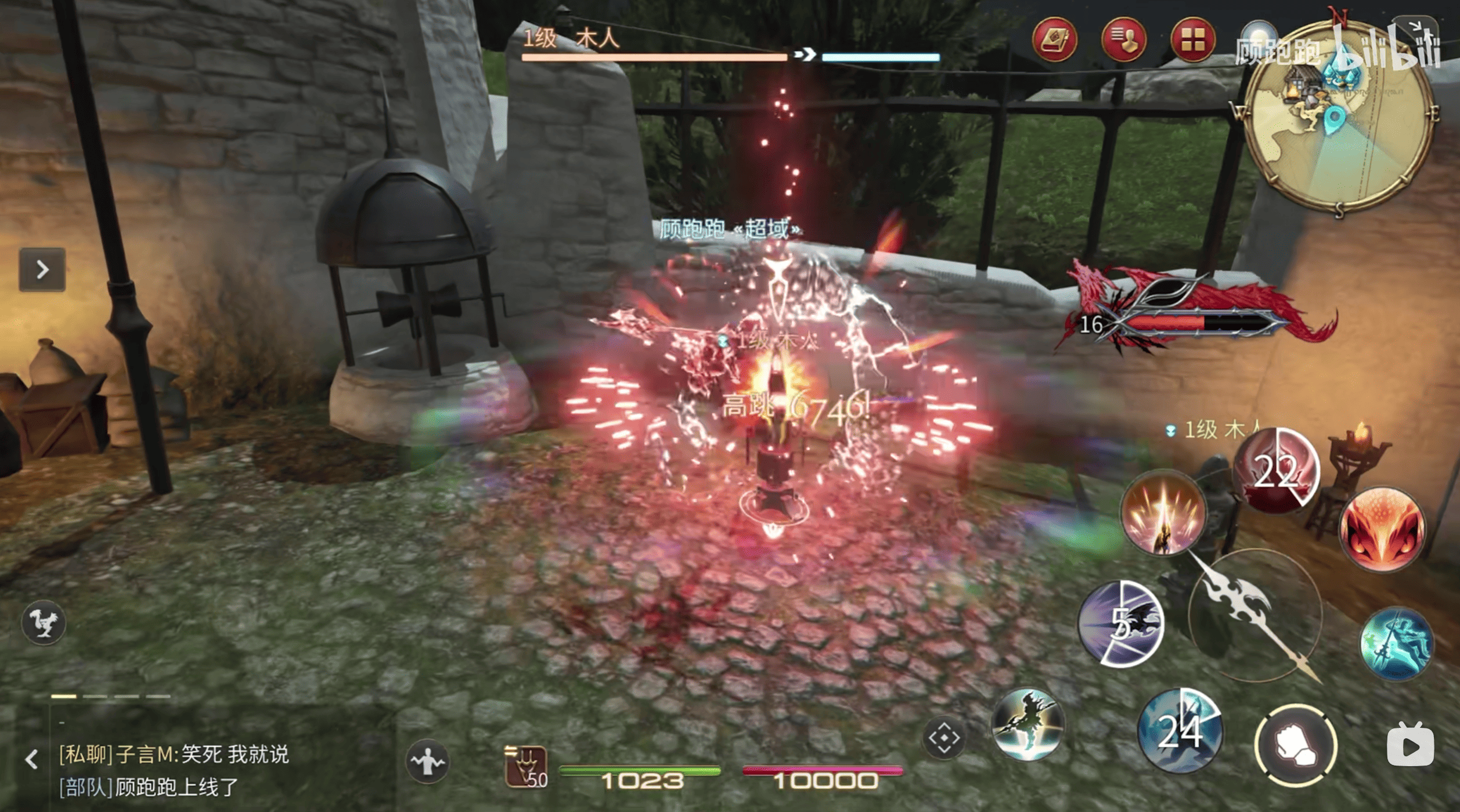Image resolution: width=1460 pixels, height=812 pixels.
Task: Use the blue skill showing cooldown 24
Action: [x=1180, y=731]
